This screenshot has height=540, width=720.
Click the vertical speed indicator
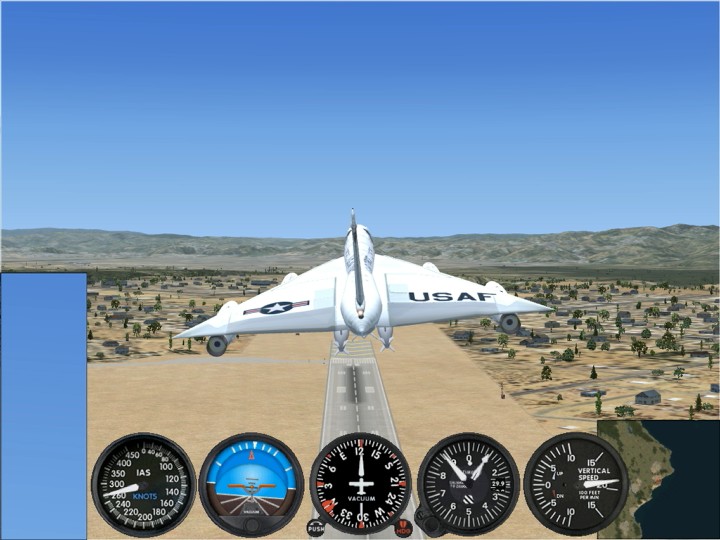click(x=576, y=484)
